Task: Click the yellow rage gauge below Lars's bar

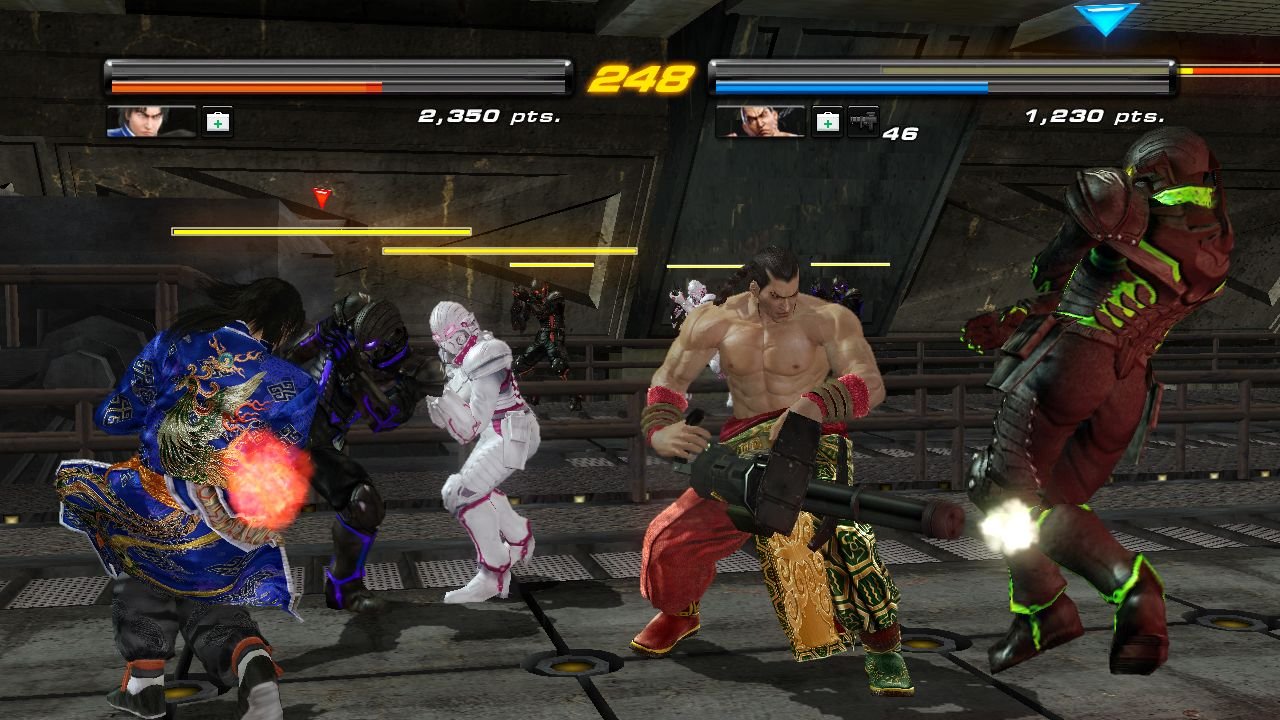Action: (x=320, y=230)
